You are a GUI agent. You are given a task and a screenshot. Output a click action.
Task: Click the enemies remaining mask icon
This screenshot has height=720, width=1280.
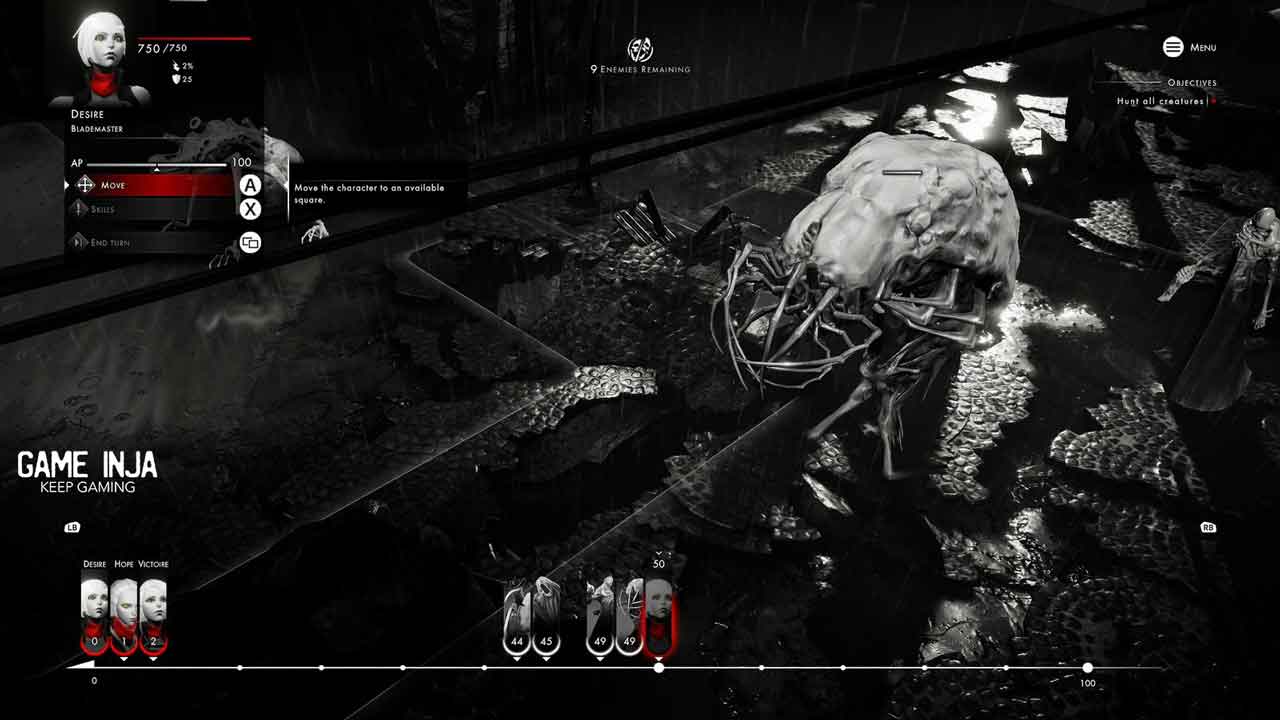tap(640, 48)
